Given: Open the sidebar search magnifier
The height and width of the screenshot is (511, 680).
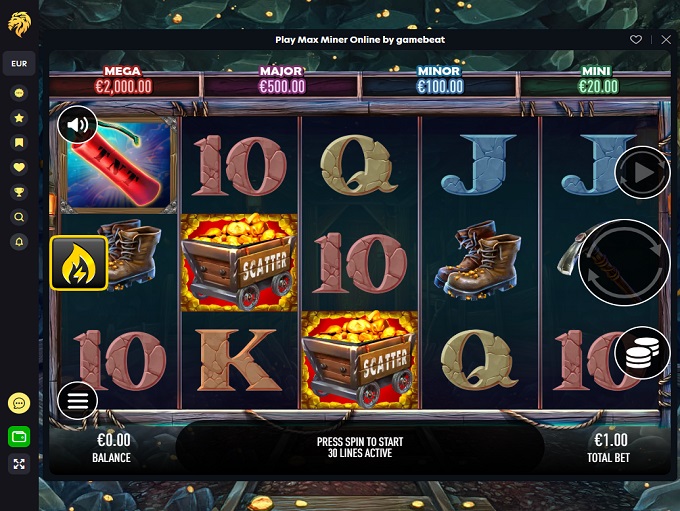Looking at the screenshot, I should click(x=19, y=217).
